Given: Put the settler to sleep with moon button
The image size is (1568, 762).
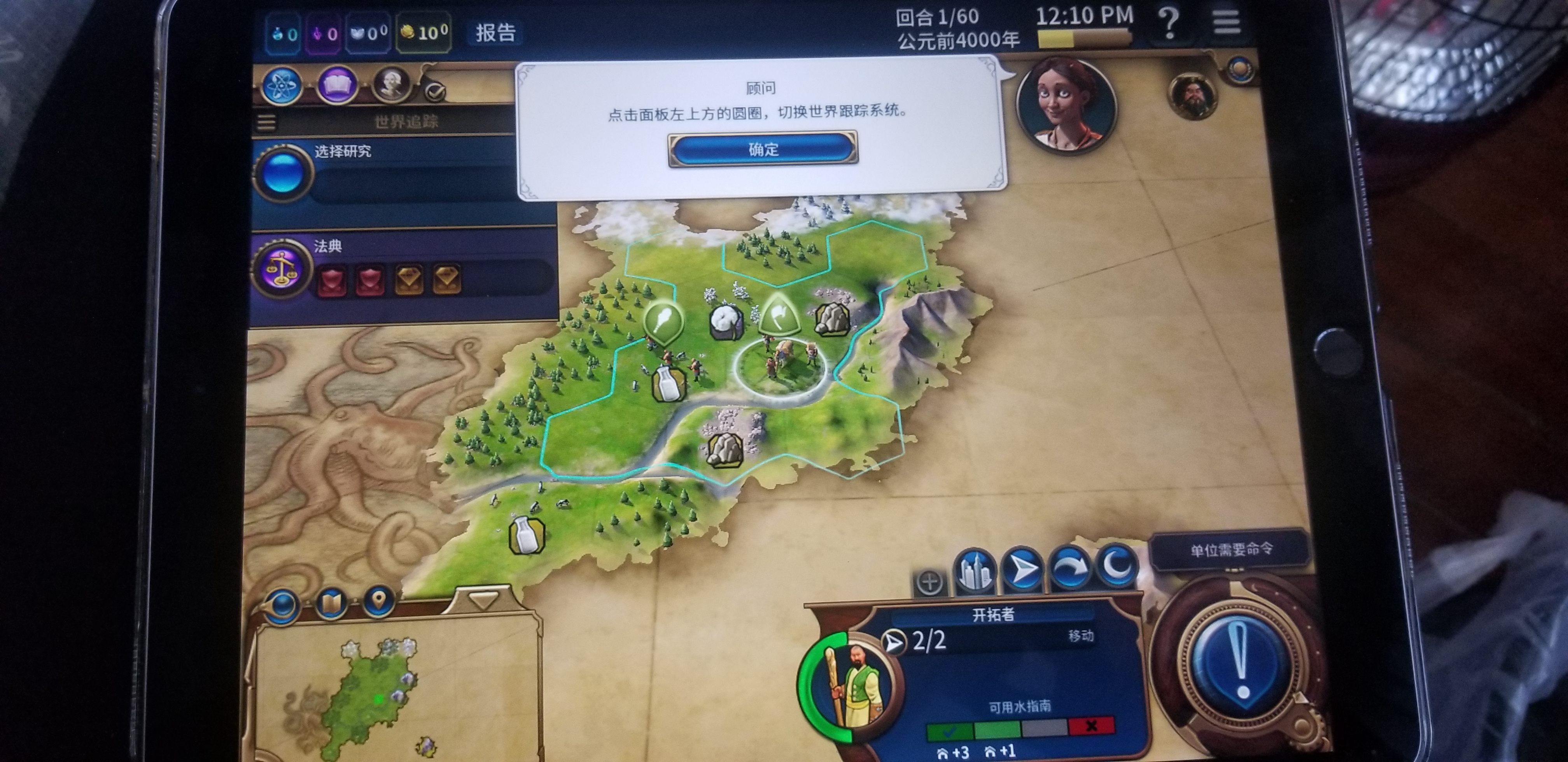Looking at the screenshot, I should (1117, 566).
